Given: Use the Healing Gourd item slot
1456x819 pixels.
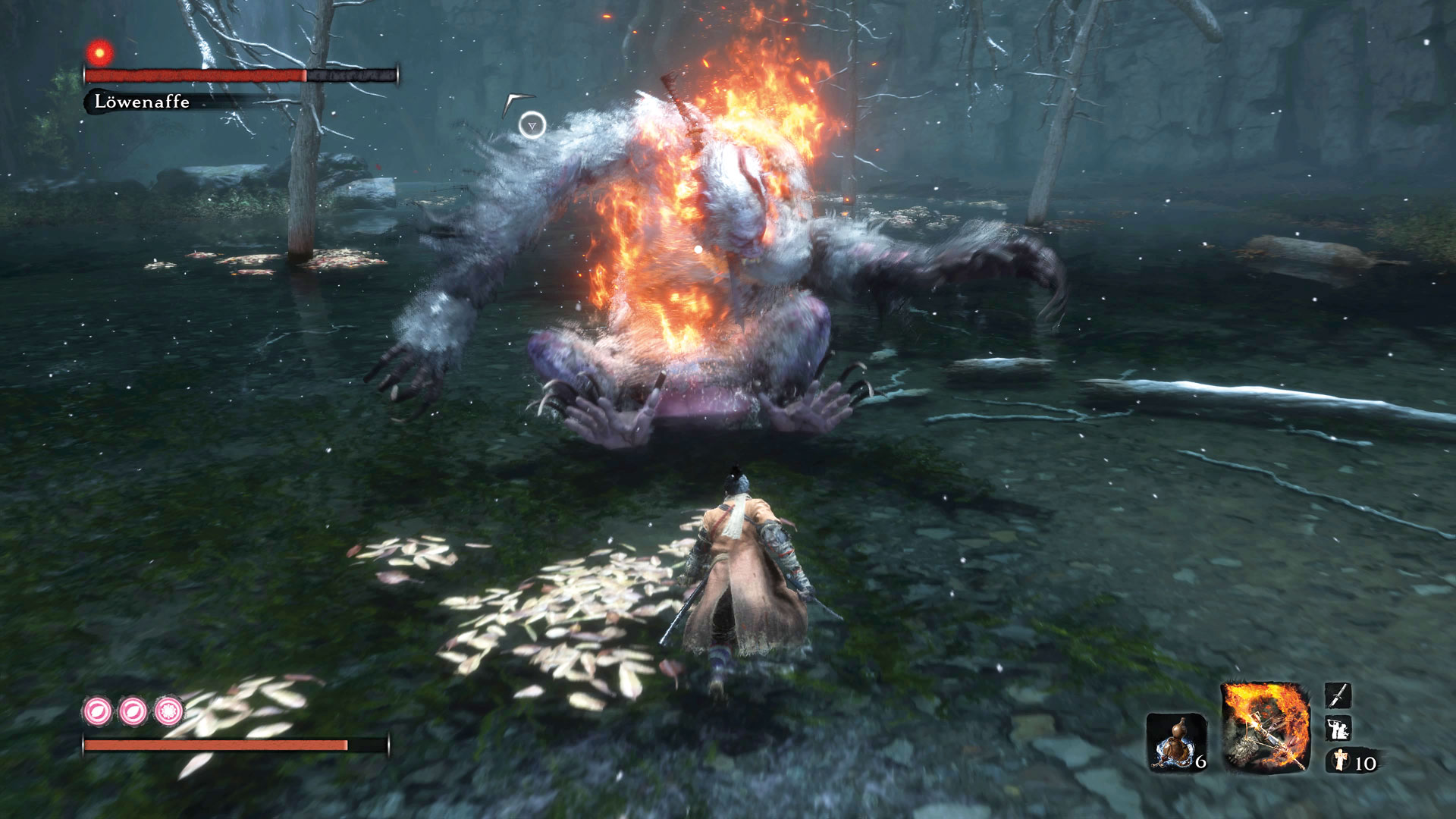Looking at the screenshot, I should (x=1175, y=741).
